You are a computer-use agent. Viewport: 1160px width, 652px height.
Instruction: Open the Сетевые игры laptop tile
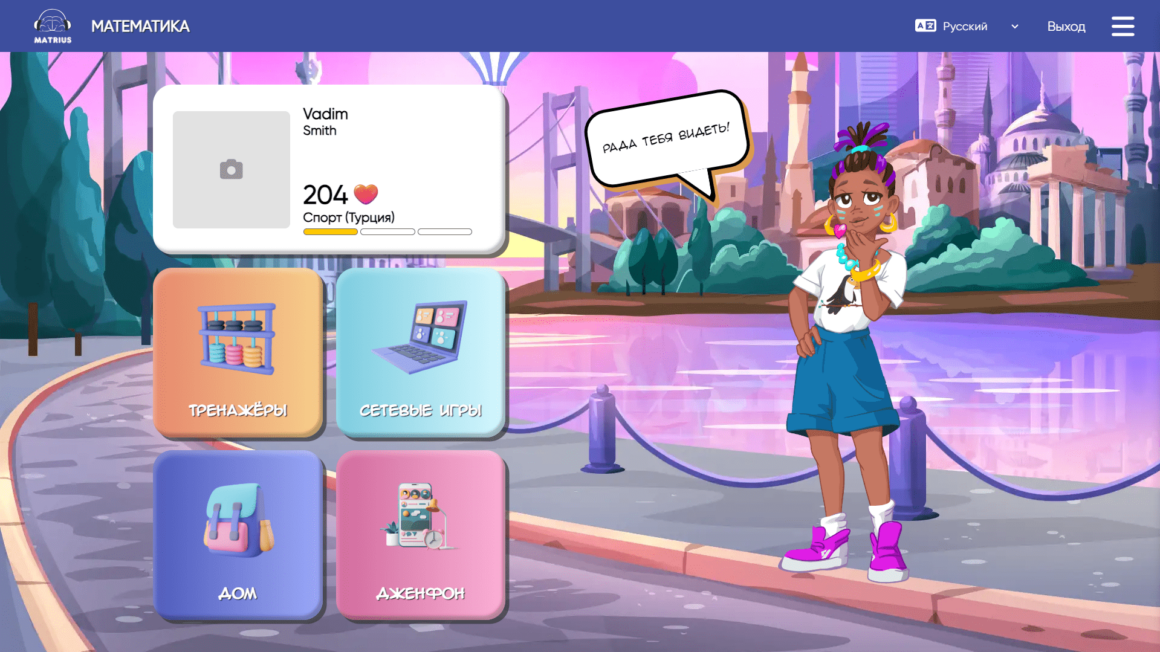tap(421, 352)
